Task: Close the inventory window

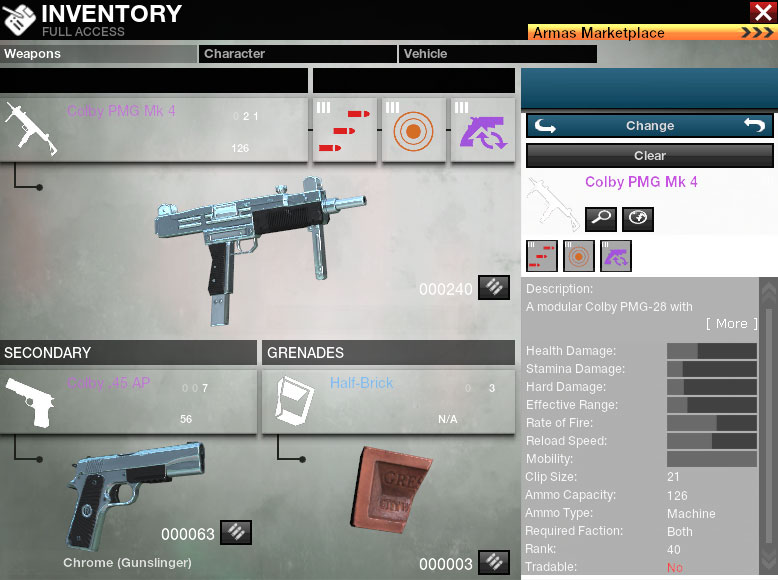Action: click(x=761, y=12)
